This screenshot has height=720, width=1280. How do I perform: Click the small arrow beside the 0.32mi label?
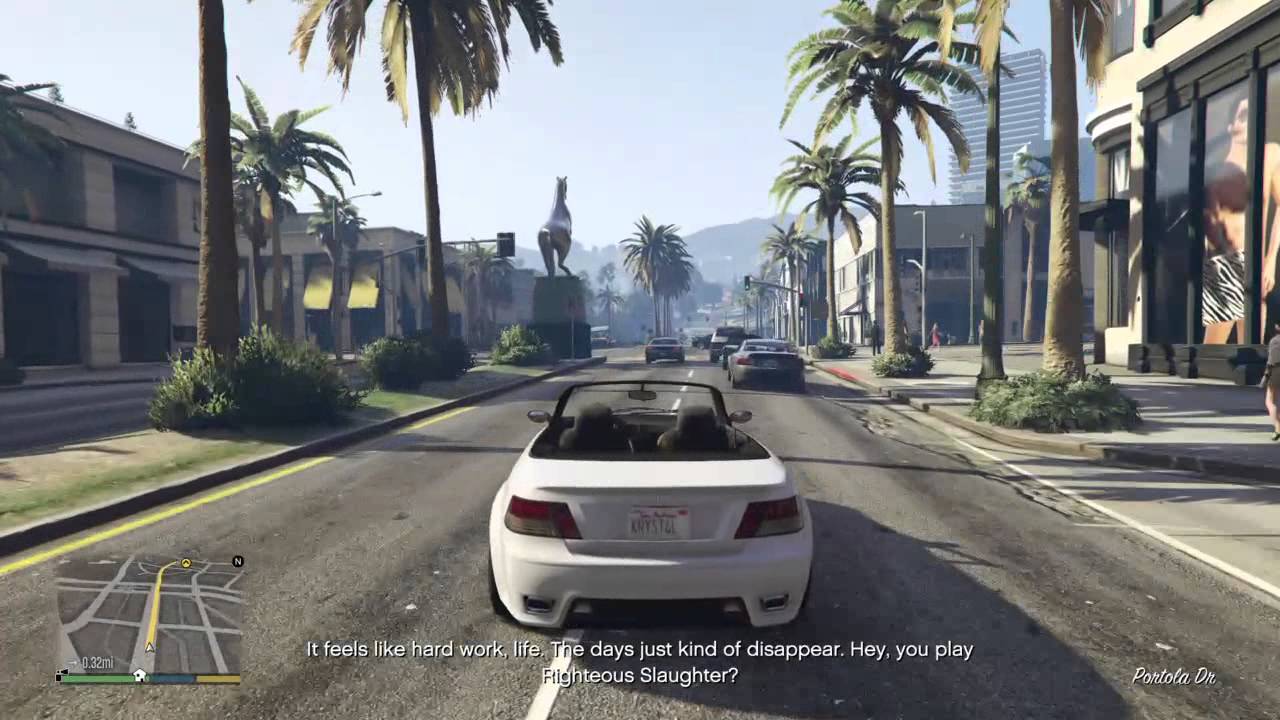tap(73, 661)
